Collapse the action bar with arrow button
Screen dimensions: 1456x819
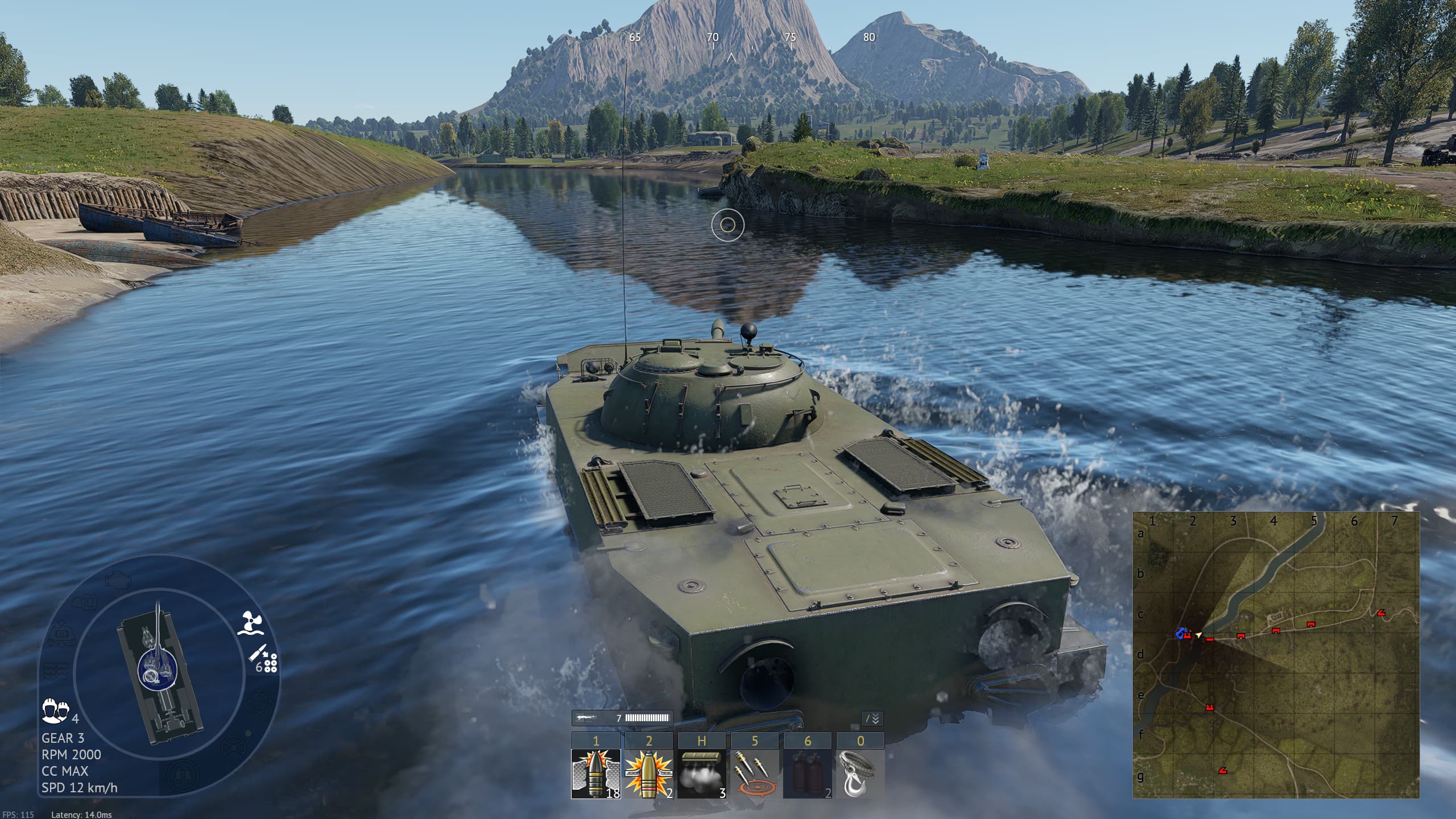pos(872,719)
